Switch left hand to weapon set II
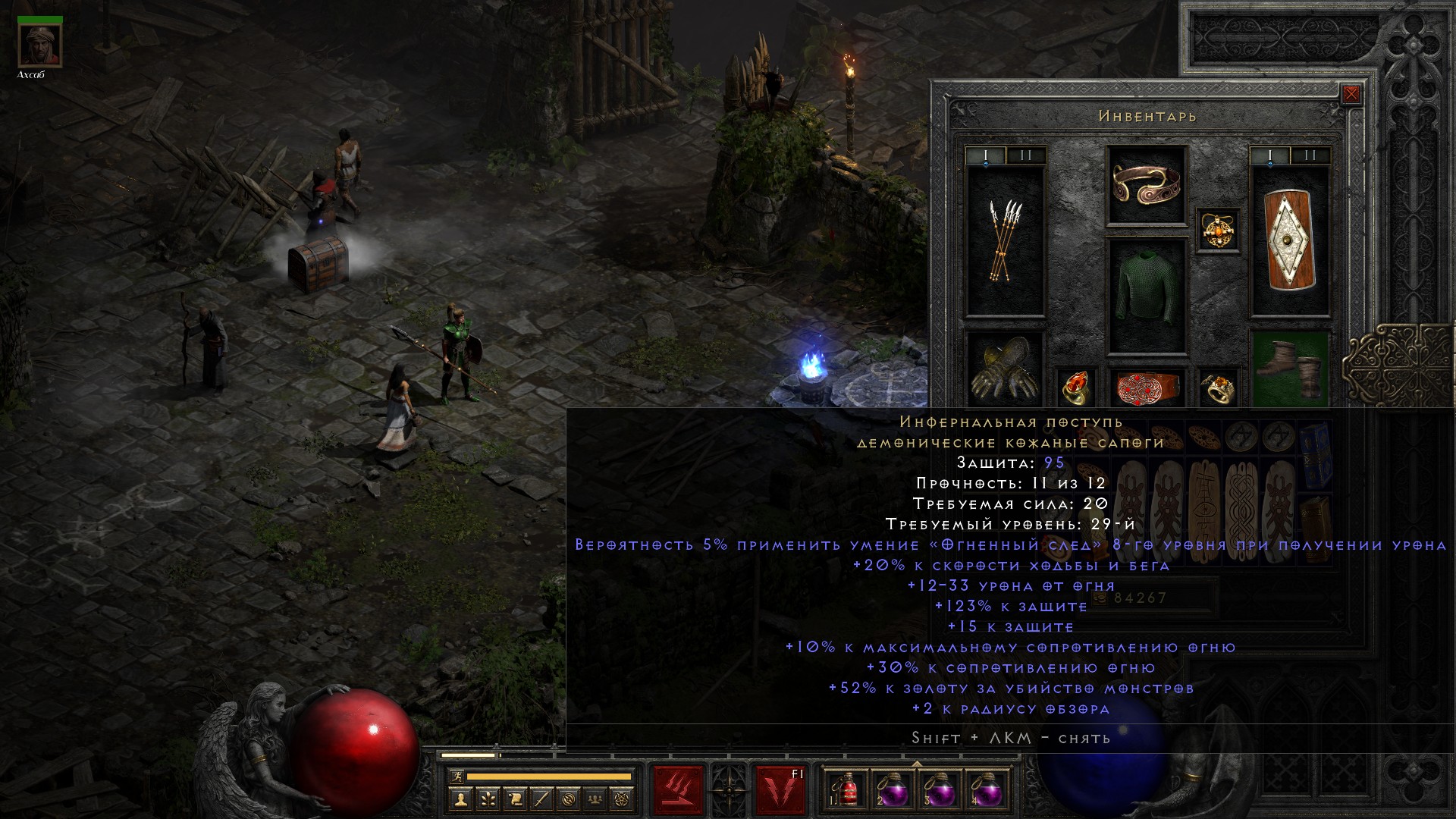This screenshot has height=819, width=1456. click(x=1026, y=155)
